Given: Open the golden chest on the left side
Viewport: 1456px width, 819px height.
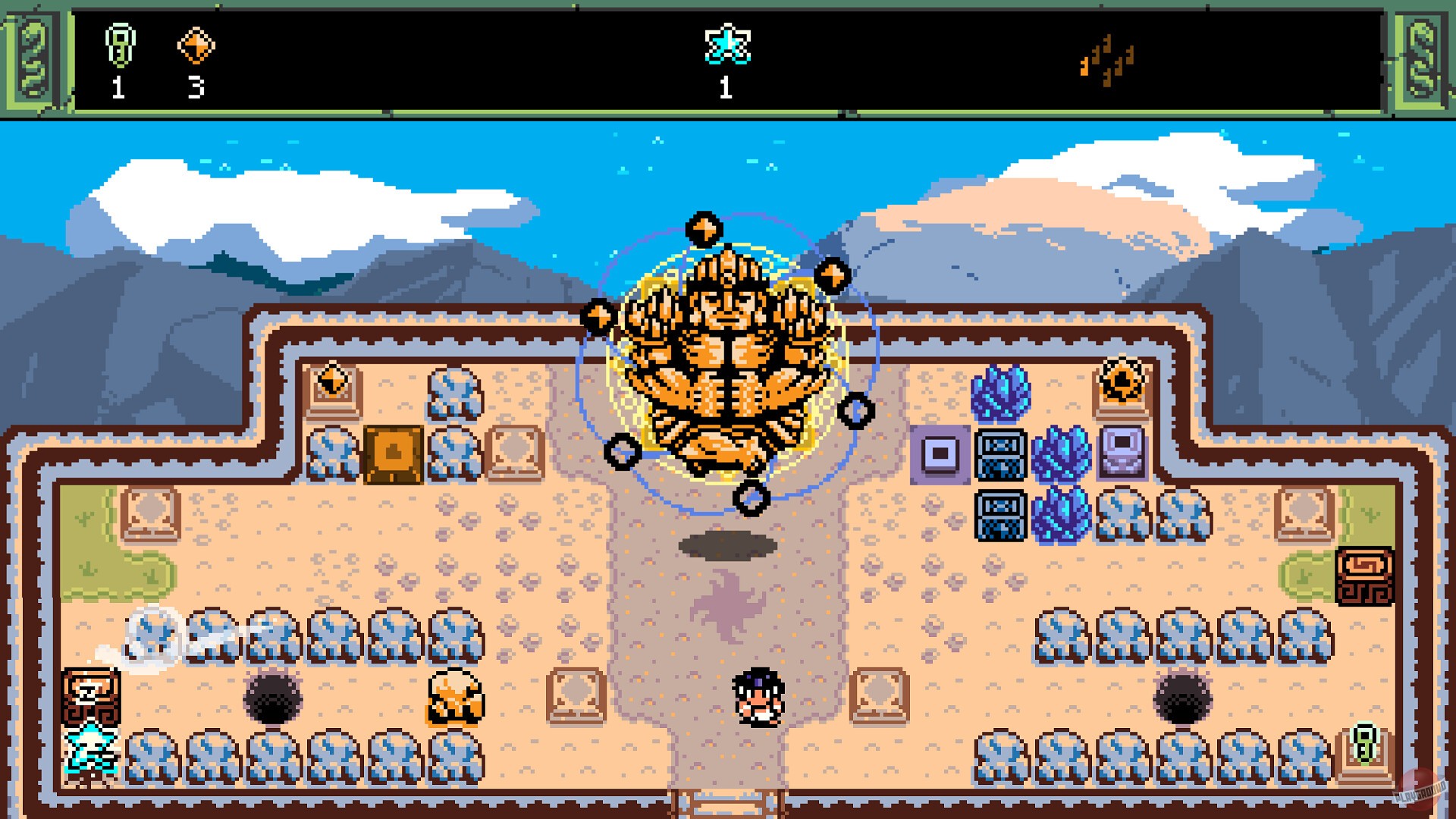Looking at the screenshot, I should point(393,455).
